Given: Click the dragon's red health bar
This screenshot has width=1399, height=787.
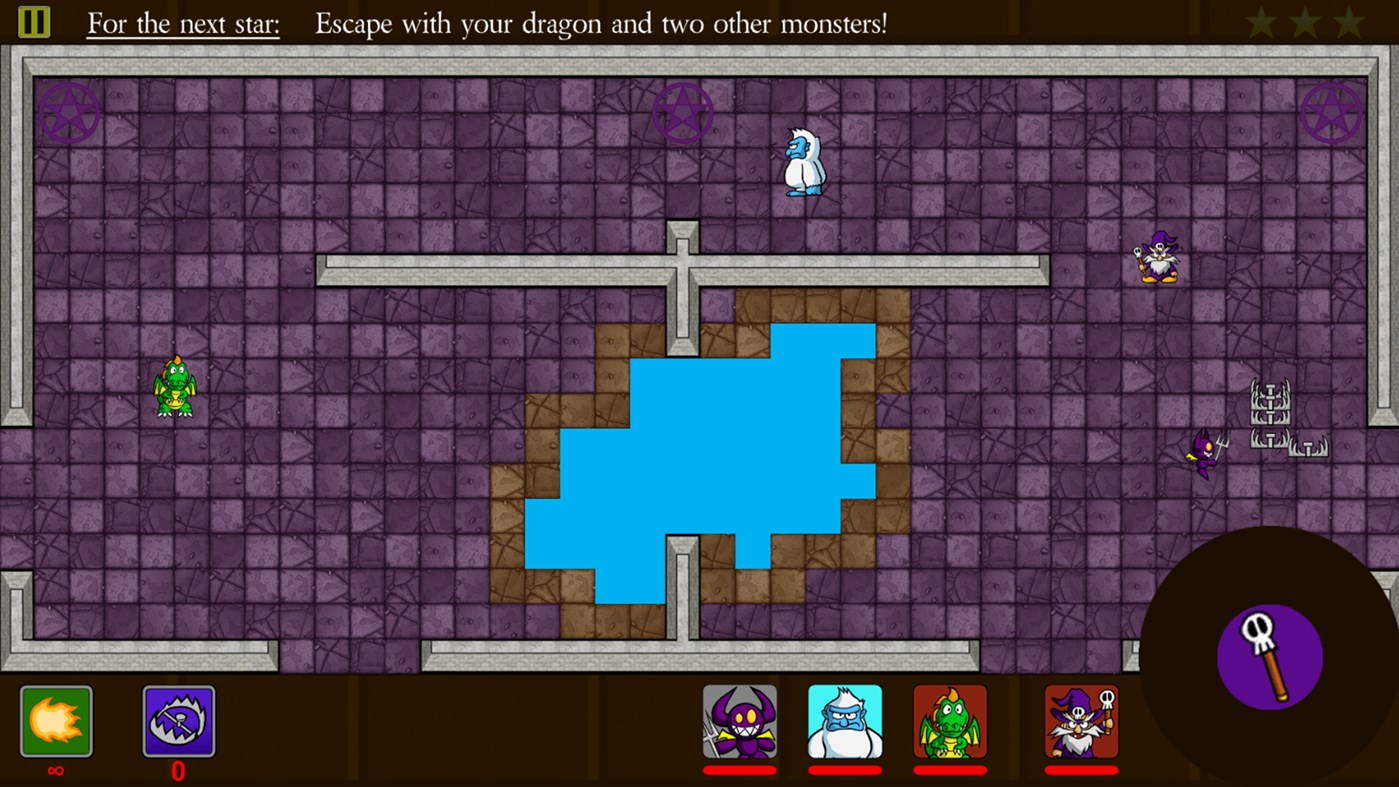Looking at the screenshot, I should (x=951, y=772).
